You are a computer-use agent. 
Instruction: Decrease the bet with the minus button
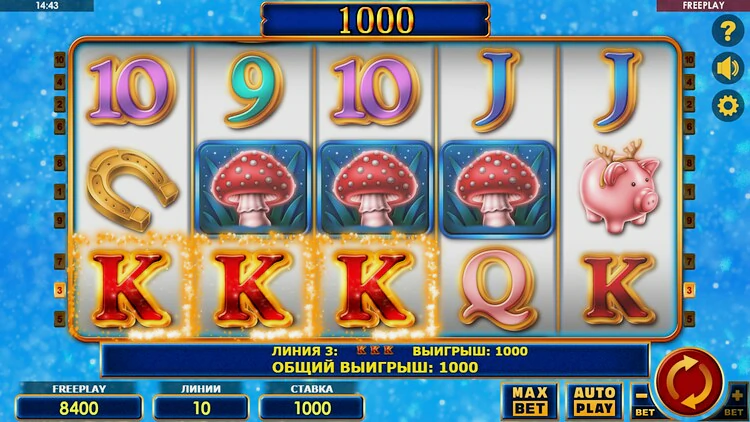[x=642, y=398]
